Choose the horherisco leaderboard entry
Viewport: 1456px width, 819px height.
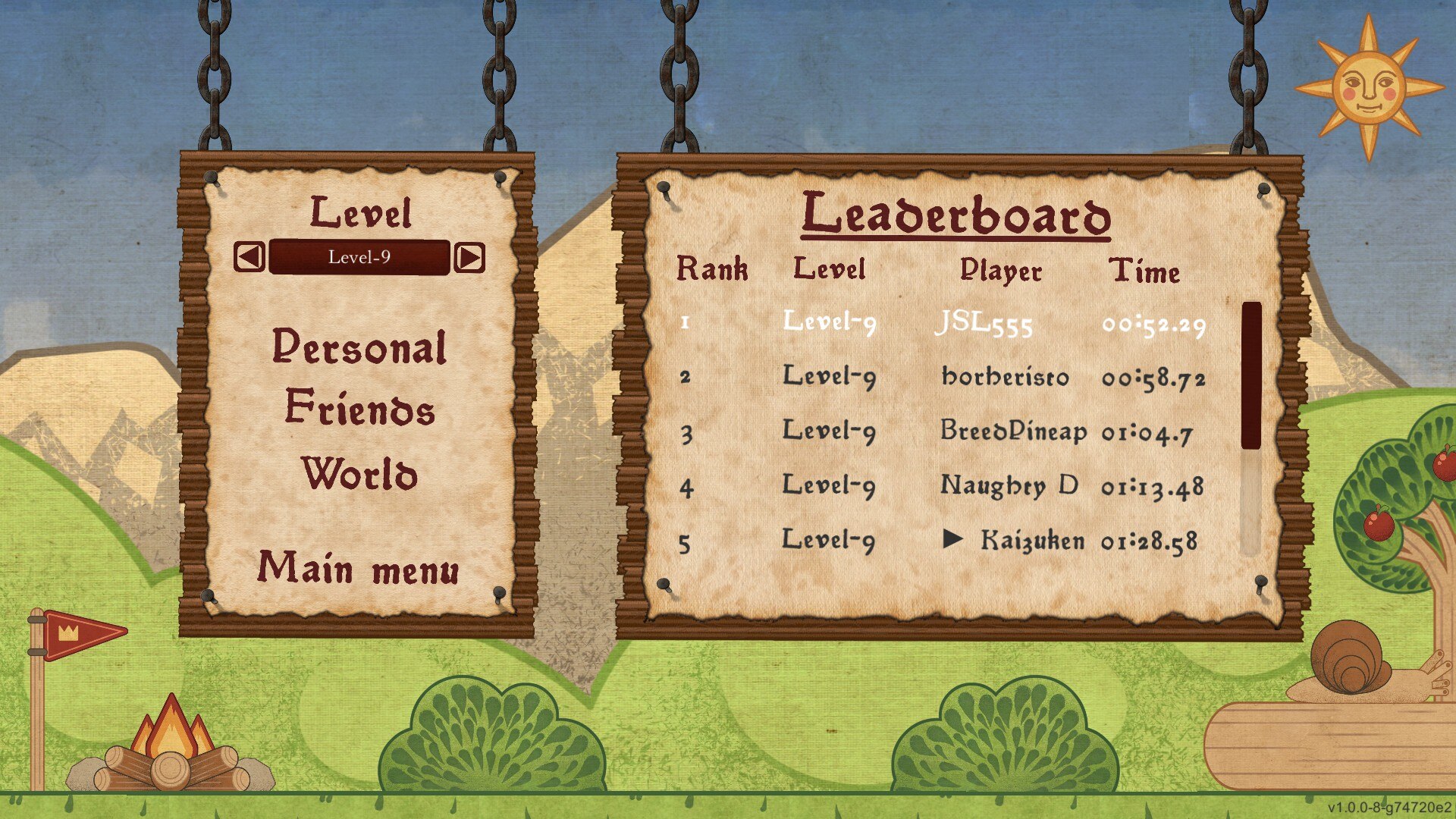pos(940,377)
